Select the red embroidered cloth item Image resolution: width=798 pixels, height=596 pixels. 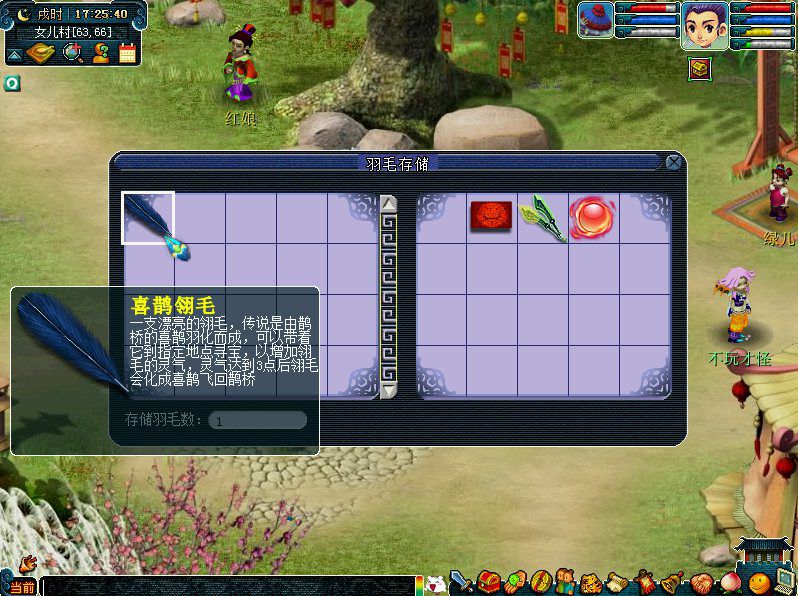point(491,216)
